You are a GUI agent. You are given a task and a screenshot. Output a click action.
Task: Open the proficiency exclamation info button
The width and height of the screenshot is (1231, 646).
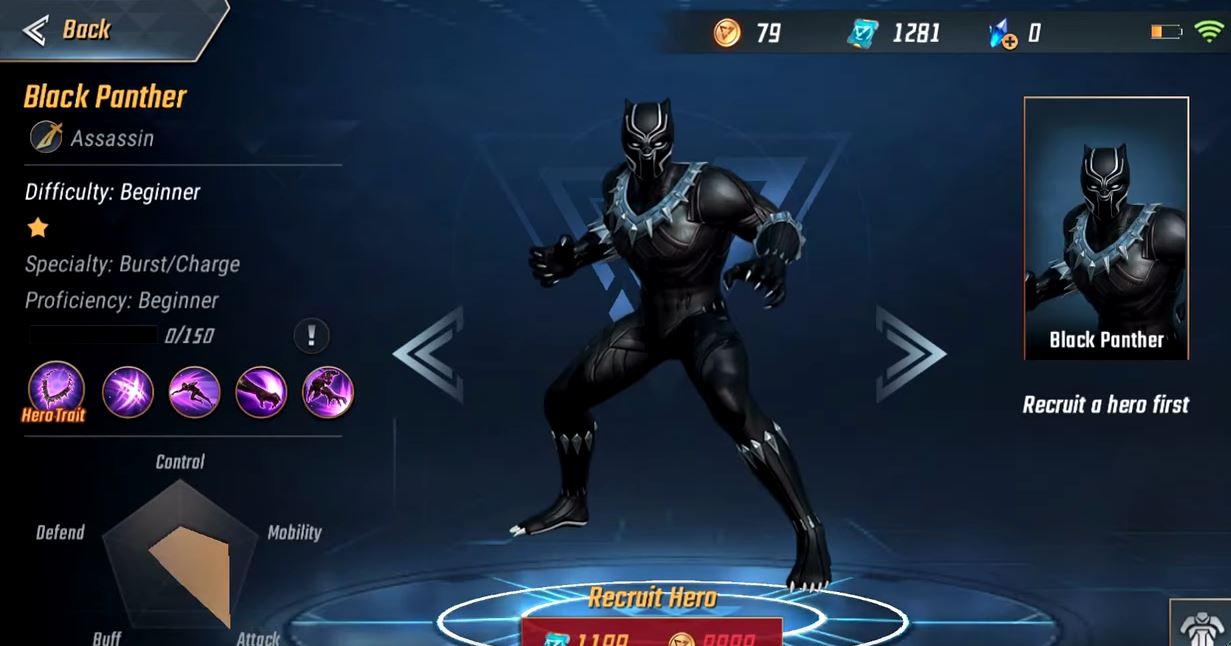coord(311,336)
